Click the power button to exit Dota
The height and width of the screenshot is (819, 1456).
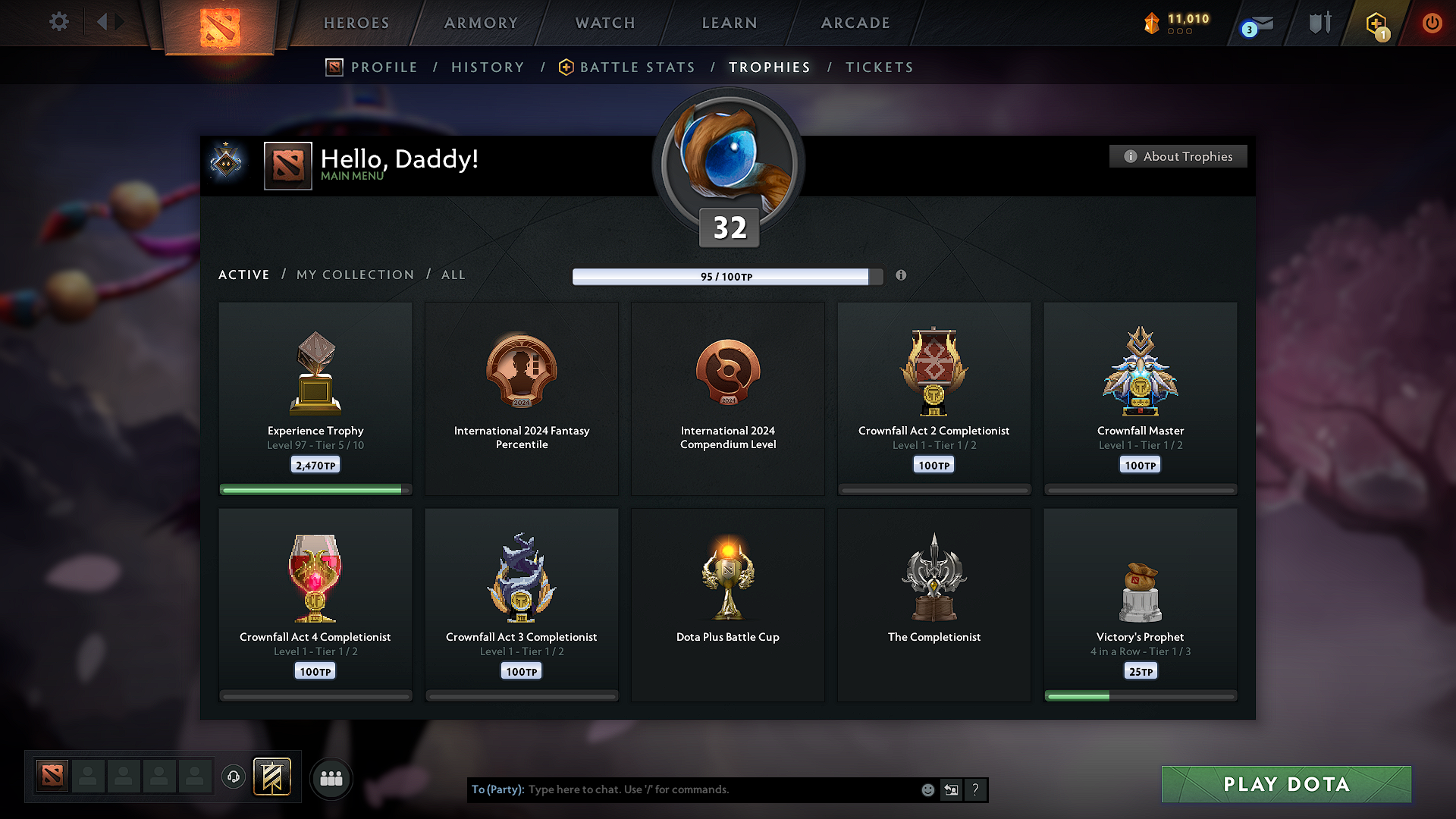(1432, 23)
